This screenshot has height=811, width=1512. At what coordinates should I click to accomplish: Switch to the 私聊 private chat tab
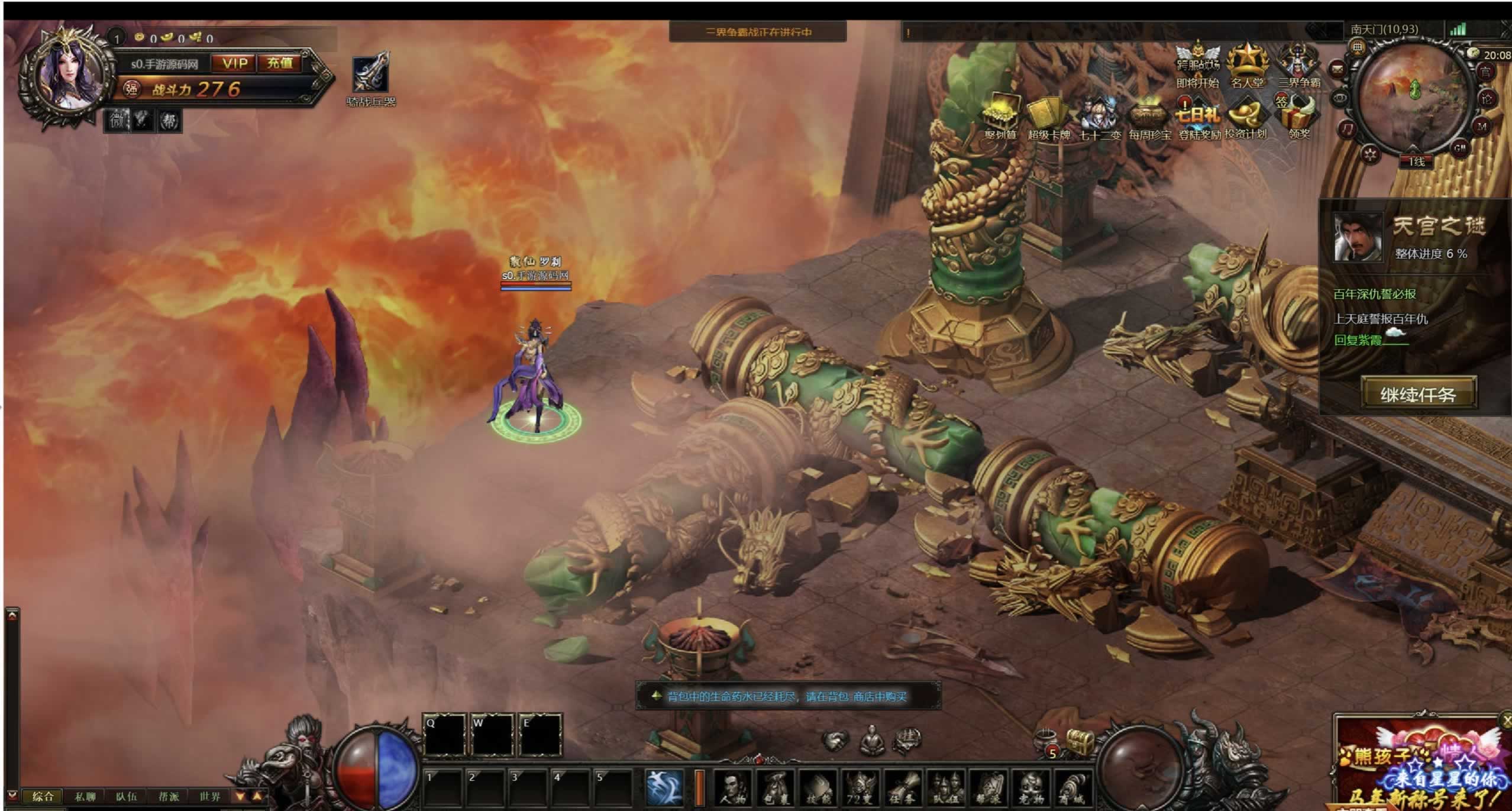tap(85, 797)
